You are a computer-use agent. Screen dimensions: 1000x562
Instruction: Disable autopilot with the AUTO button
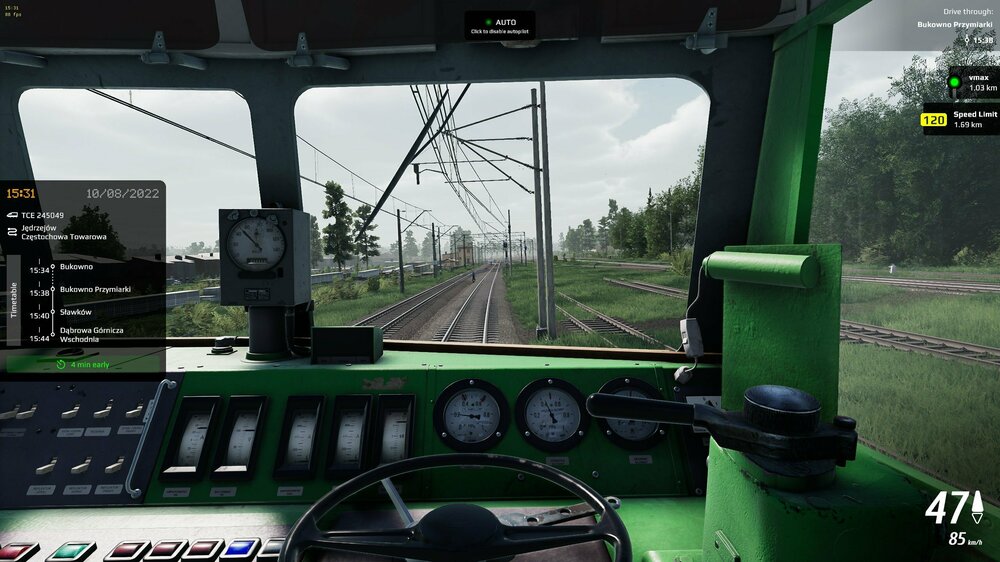(x=500, y=25)
